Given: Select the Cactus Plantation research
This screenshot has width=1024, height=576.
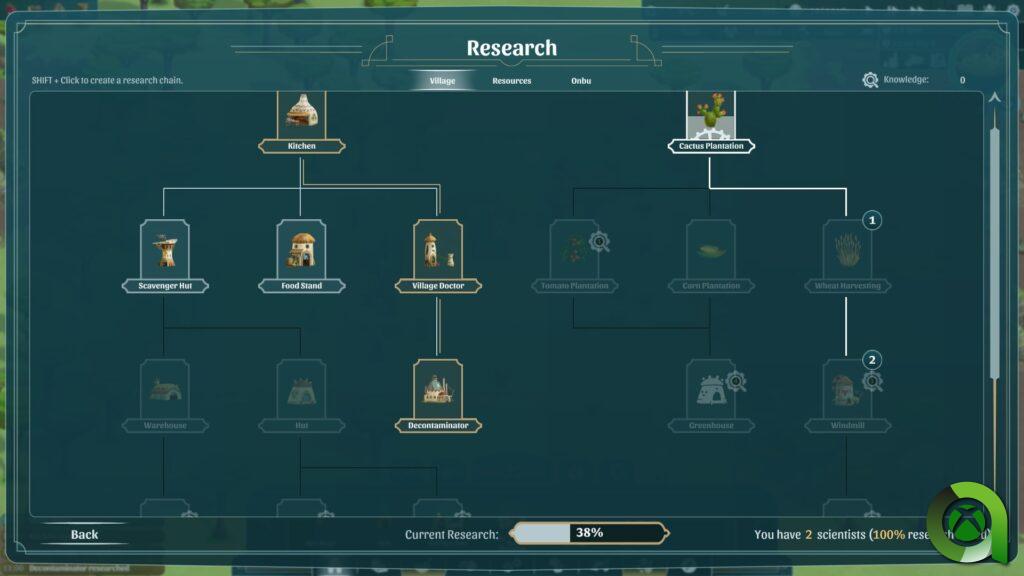Looking at the screenshot, I should pos(710,114).
